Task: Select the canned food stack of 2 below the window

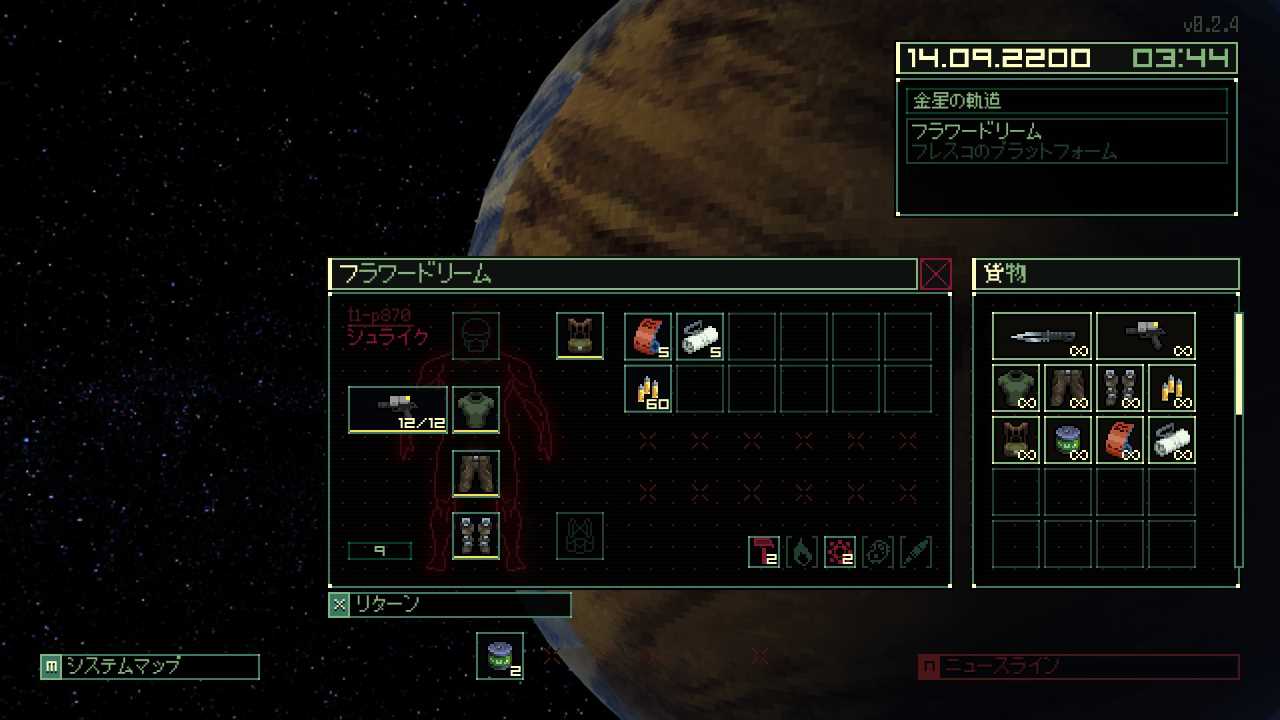Action: pyautogui.click(x=500, y=656)
